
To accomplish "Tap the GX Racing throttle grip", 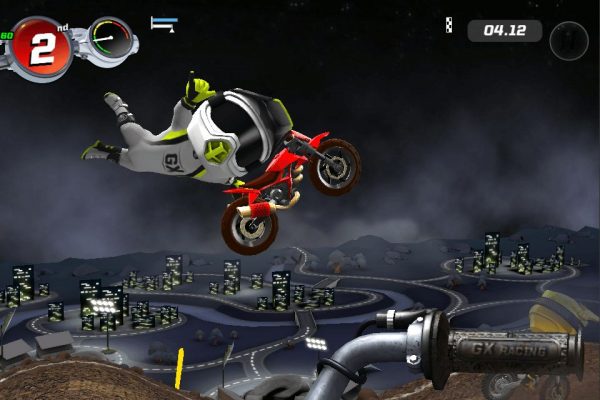I will click(x=510, y=351).
